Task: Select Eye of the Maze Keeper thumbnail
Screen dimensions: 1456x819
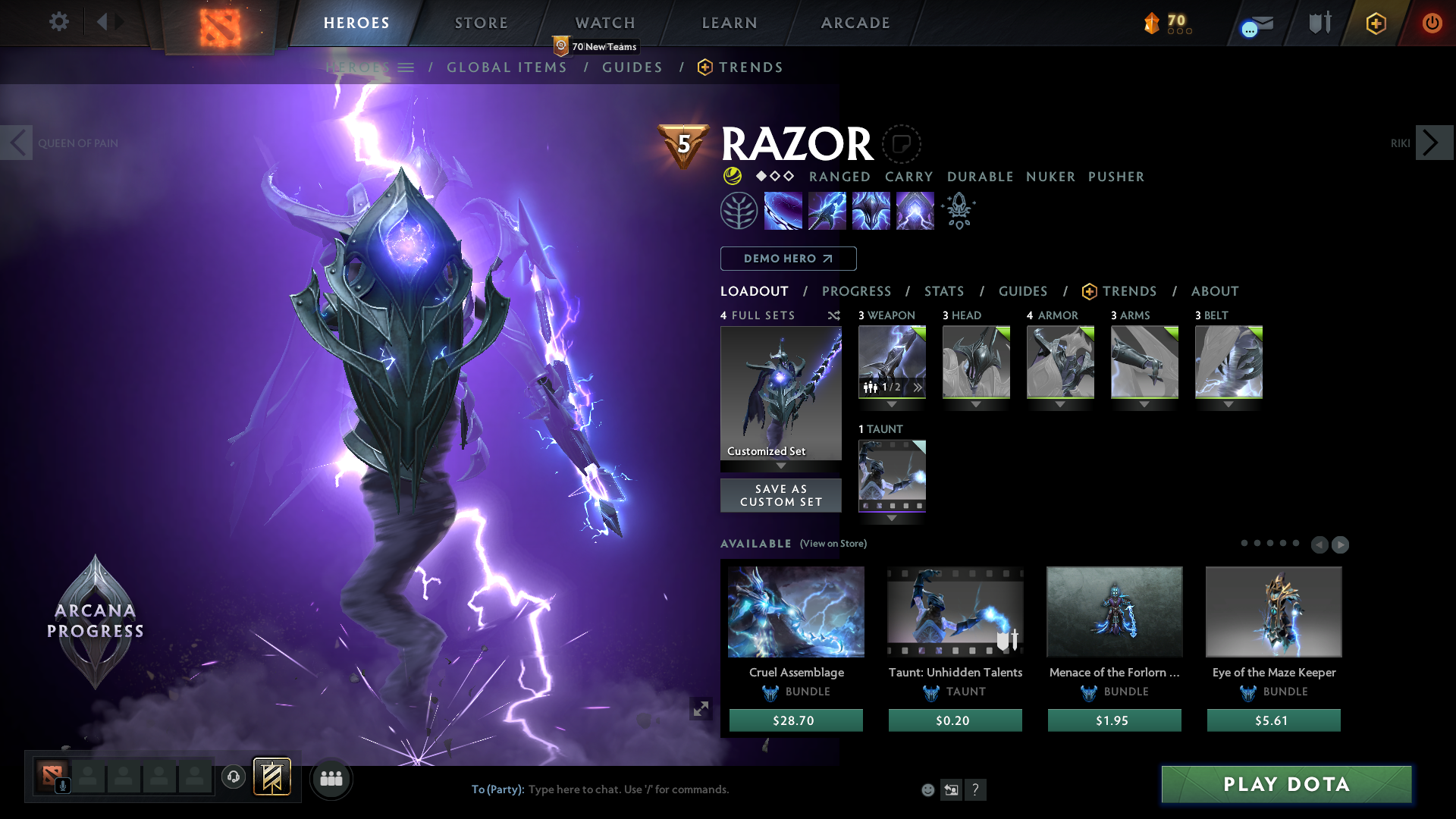Action: (1273, 611)
